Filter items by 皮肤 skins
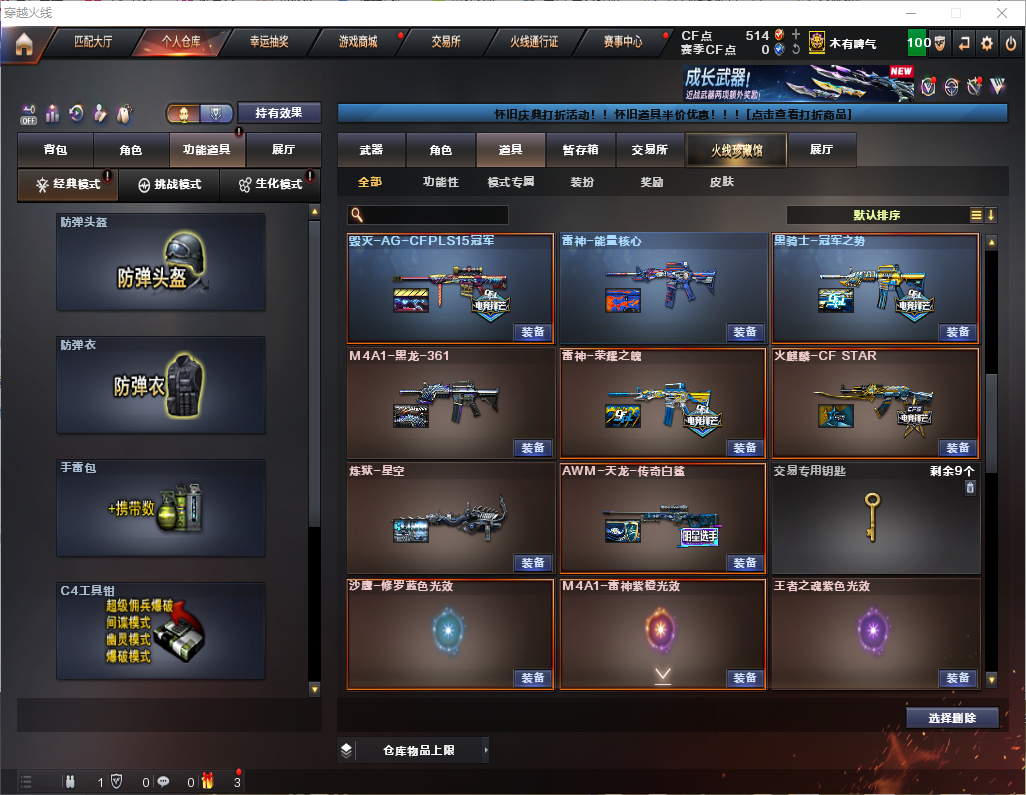This screenshot has height=795, width=1026. click(721, 182)
